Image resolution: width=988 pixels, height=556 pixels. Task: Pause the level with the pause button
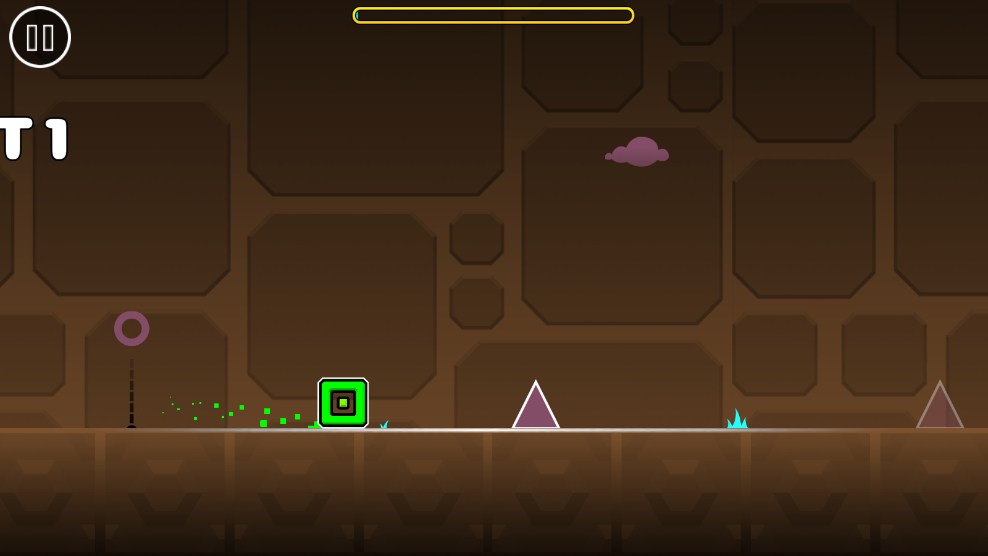point(40,37)
